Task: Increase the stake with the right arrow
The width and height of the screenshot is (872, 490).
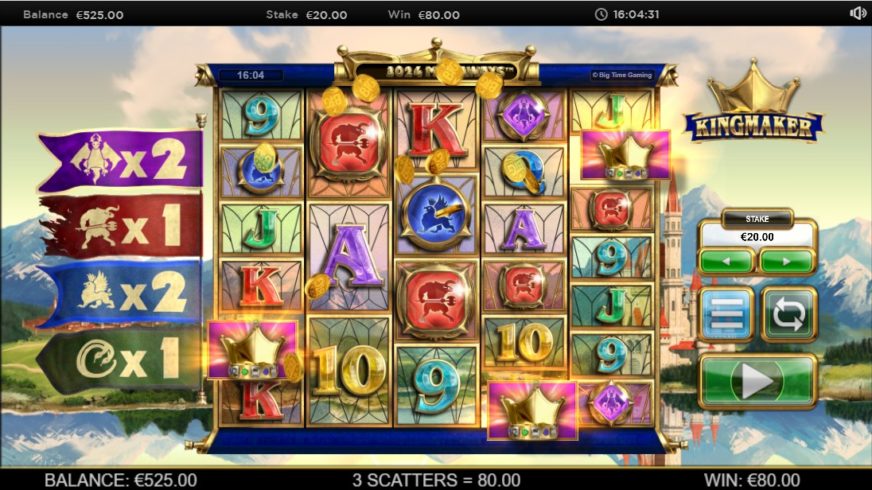Action: tap(786, 262)
